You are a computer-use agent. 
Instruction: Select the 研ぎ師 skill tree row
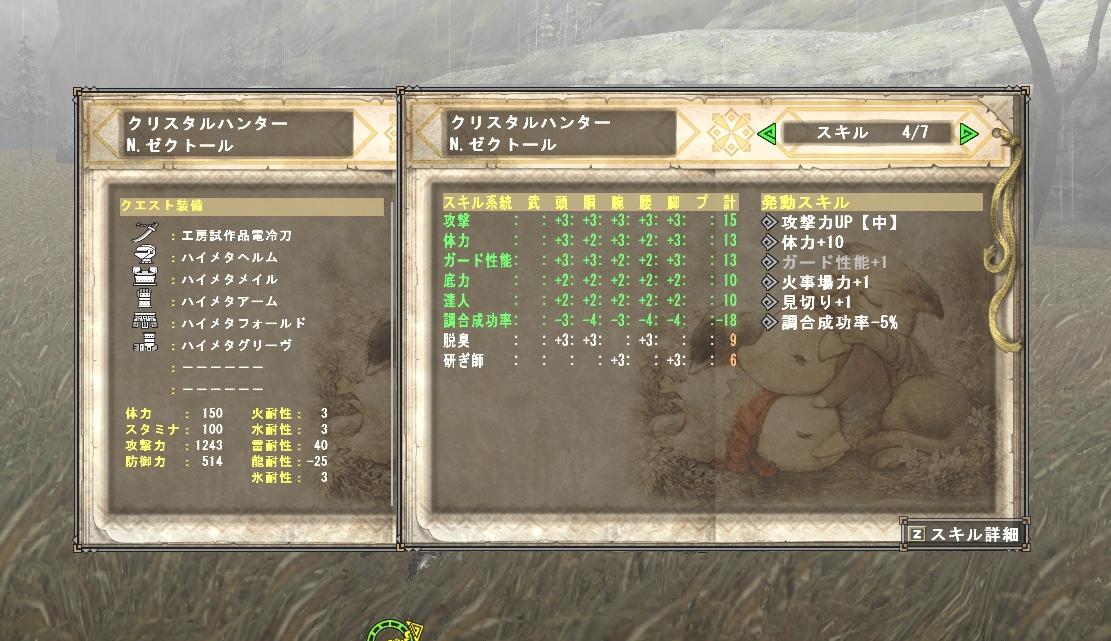coord(590,361)
